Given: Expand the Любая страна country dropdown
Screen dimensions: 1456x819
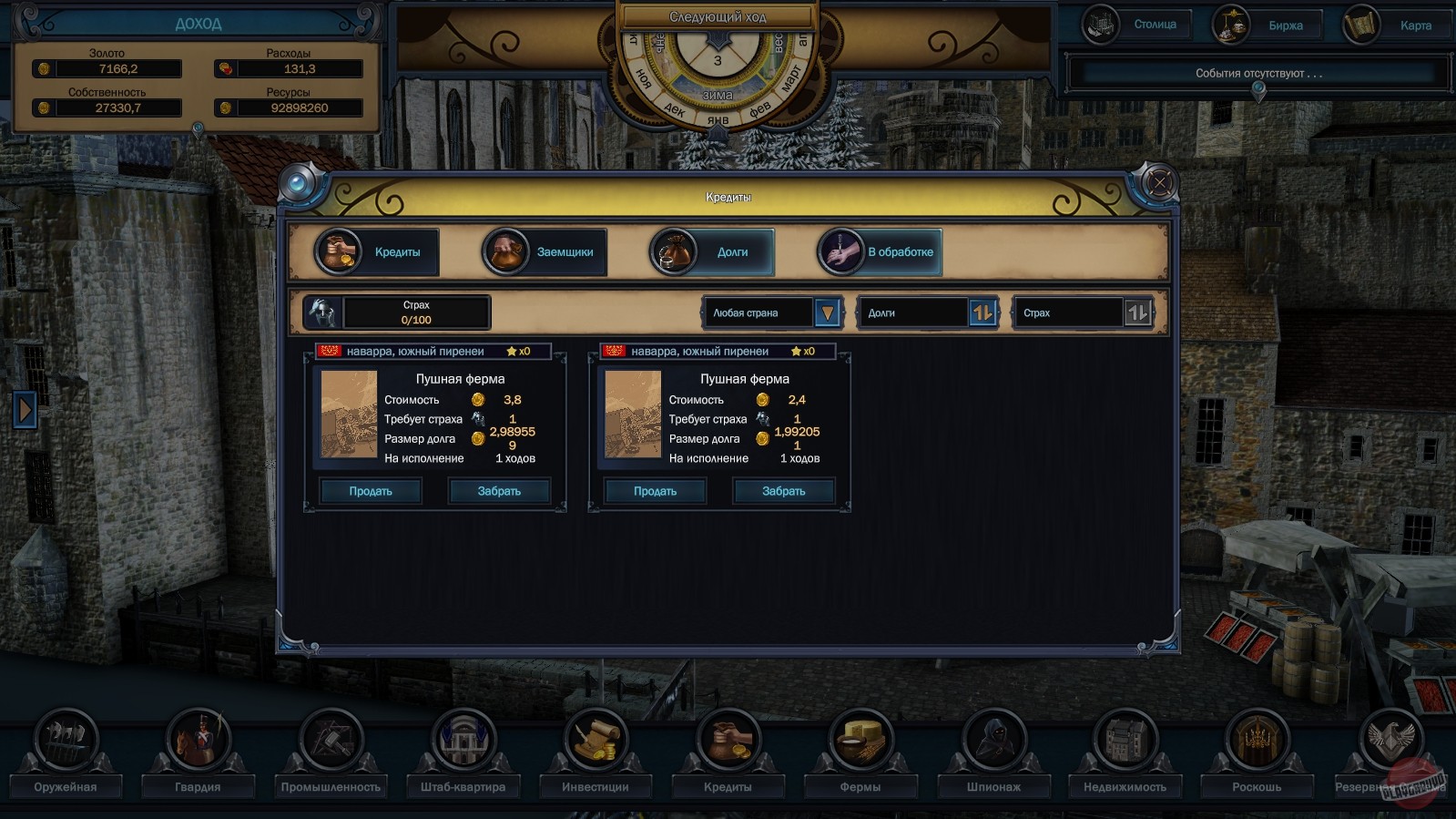Looking at the screenshot, I should [825, 312].
